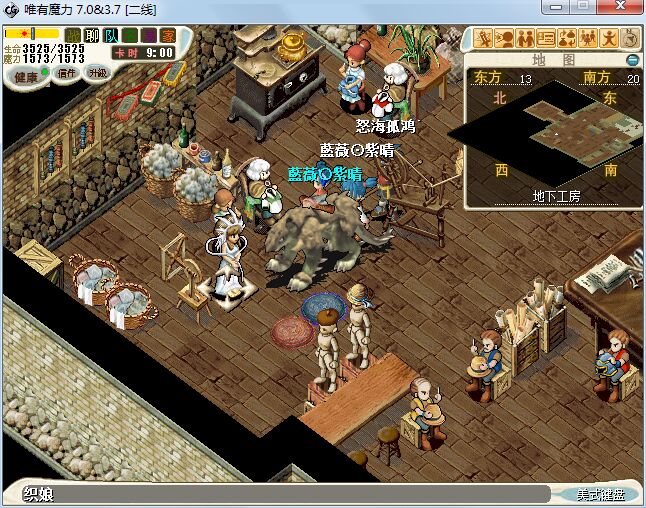The width and height of the screenshot is (646, 508).
Task: Collapse the 地图 map panel
Action: 632,60
